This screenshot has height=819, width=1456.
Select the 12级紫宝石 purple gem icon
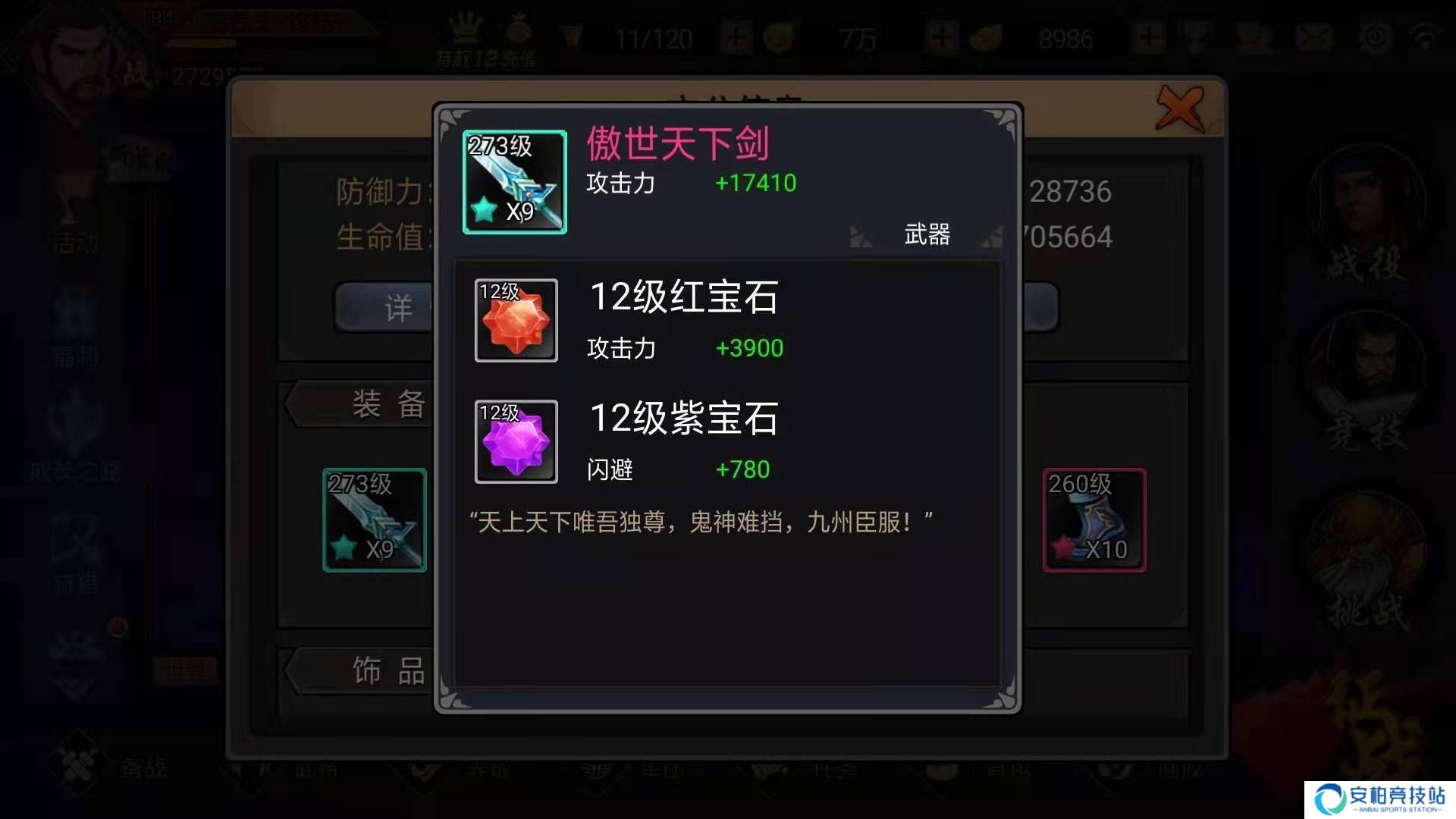516,442
